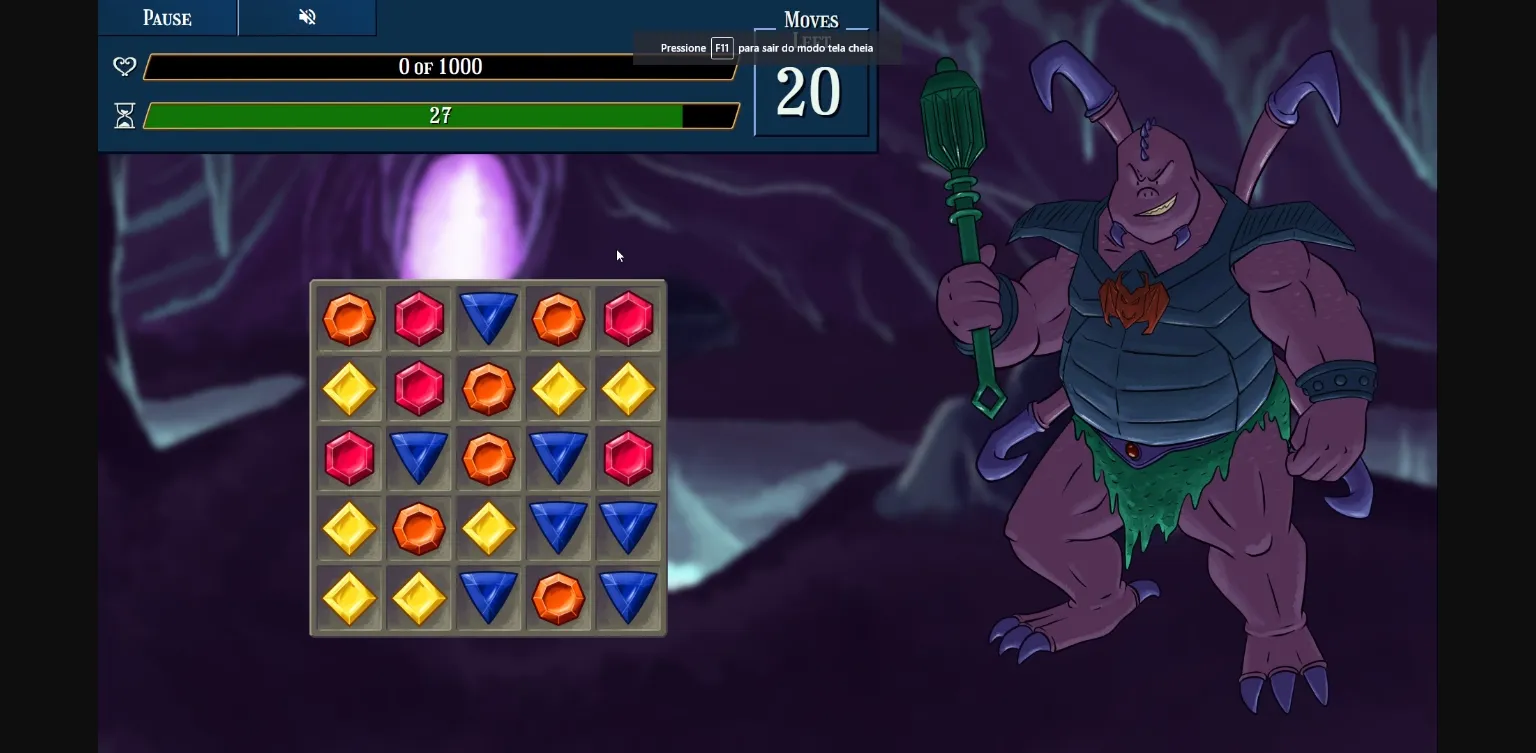1536x753 pixels.
Task: Select the orange gem in the bottom row
Action: point(559,598)
